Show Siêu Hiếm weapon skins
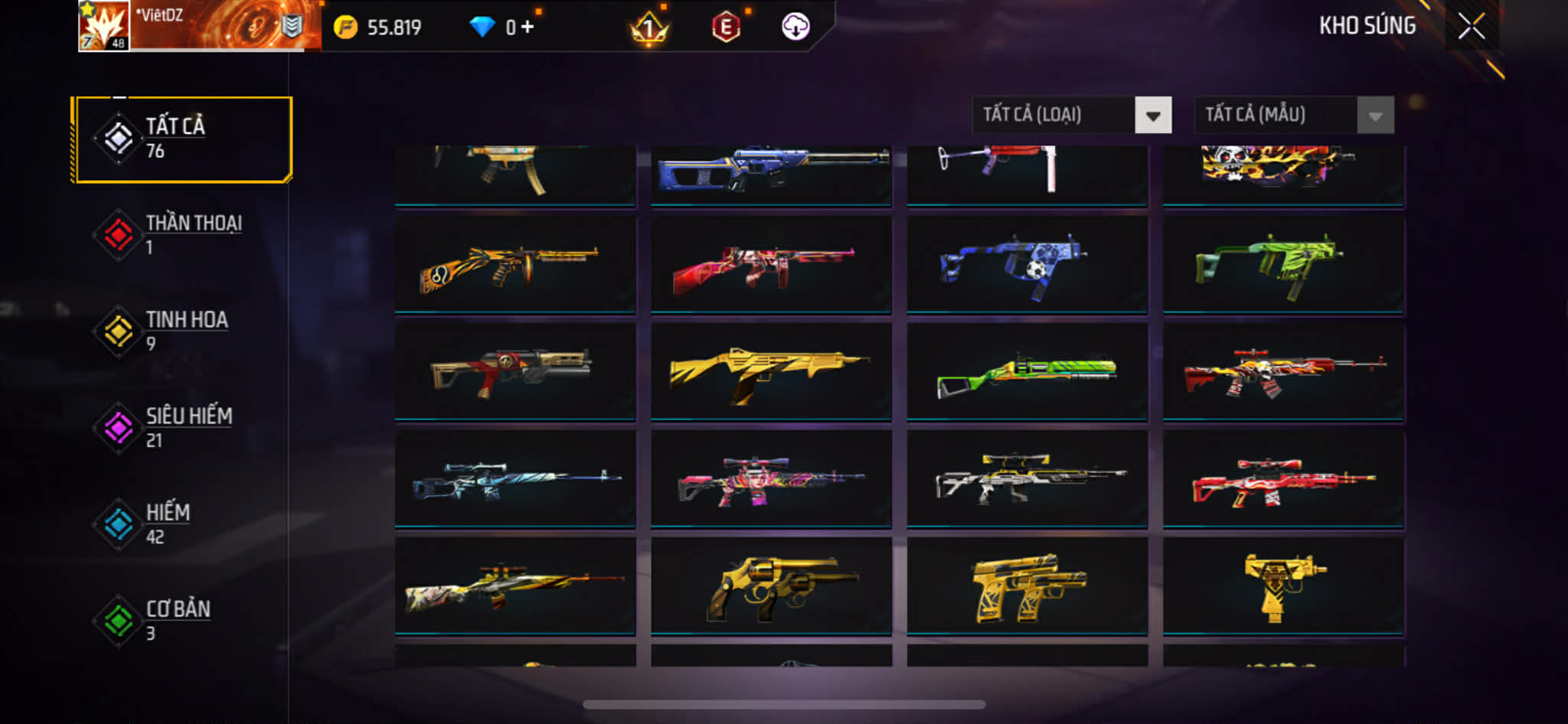This screenshot has height=724, width=1568. coord(182,428)
